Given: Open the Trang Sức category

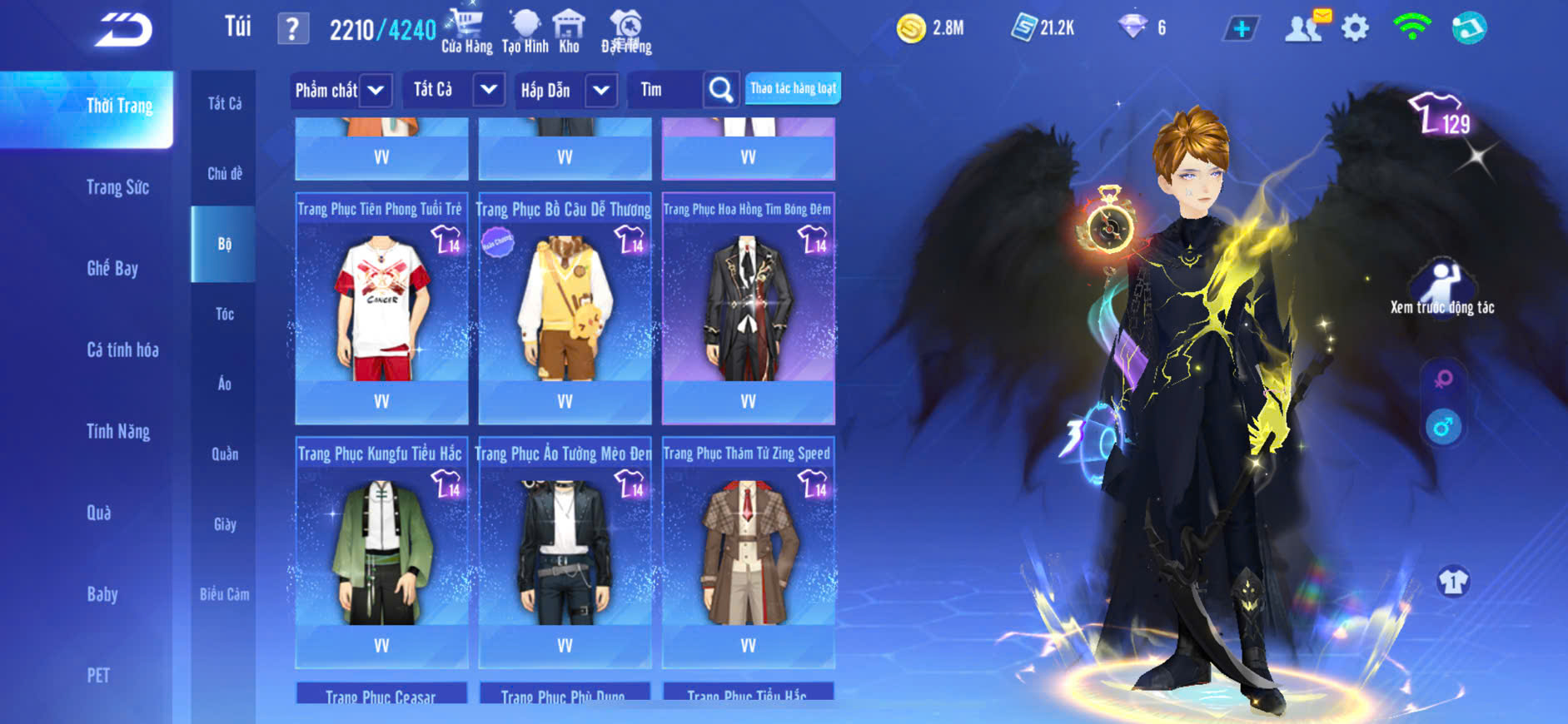Looking at the screenshot, I should 117,187.
